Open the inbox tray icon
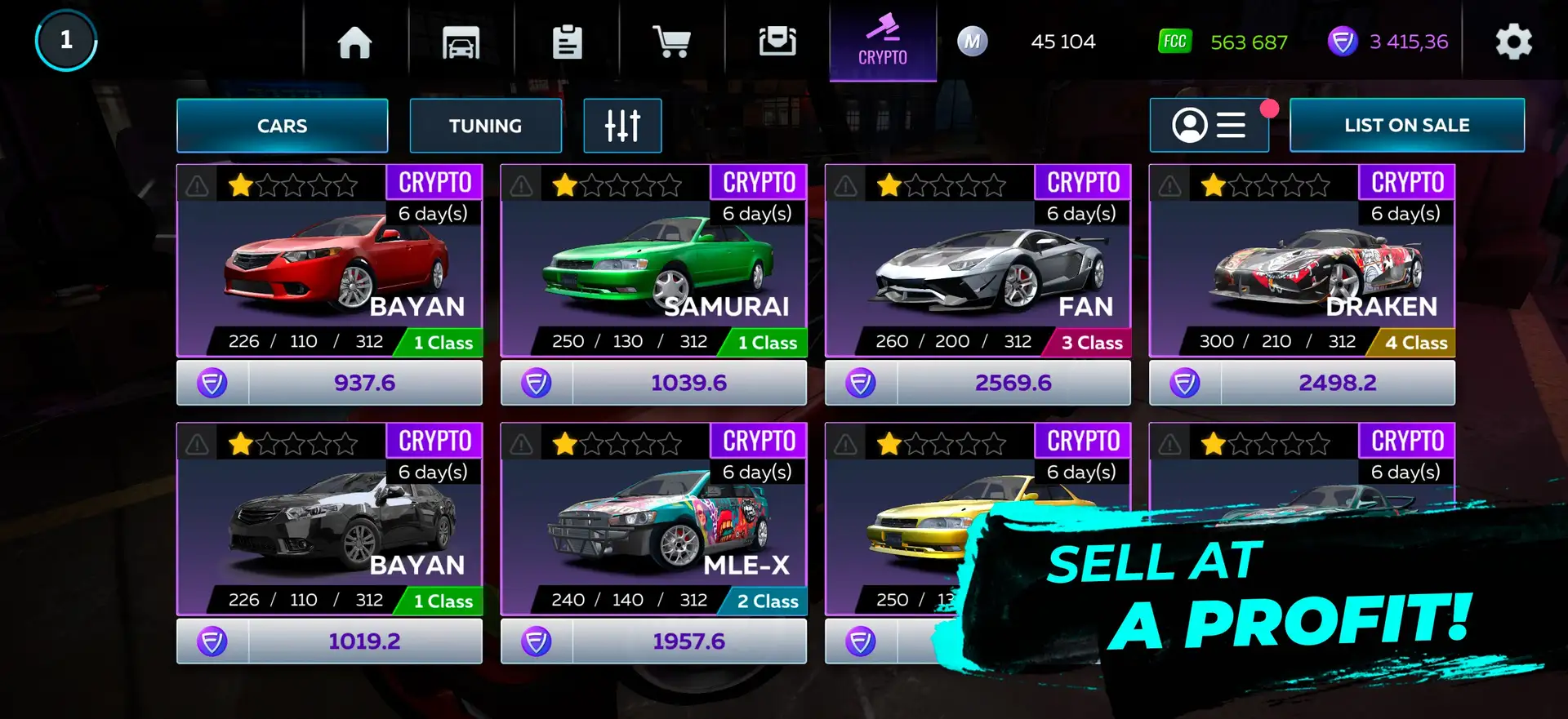The image size is (1568, 719). tap(777, 42)
